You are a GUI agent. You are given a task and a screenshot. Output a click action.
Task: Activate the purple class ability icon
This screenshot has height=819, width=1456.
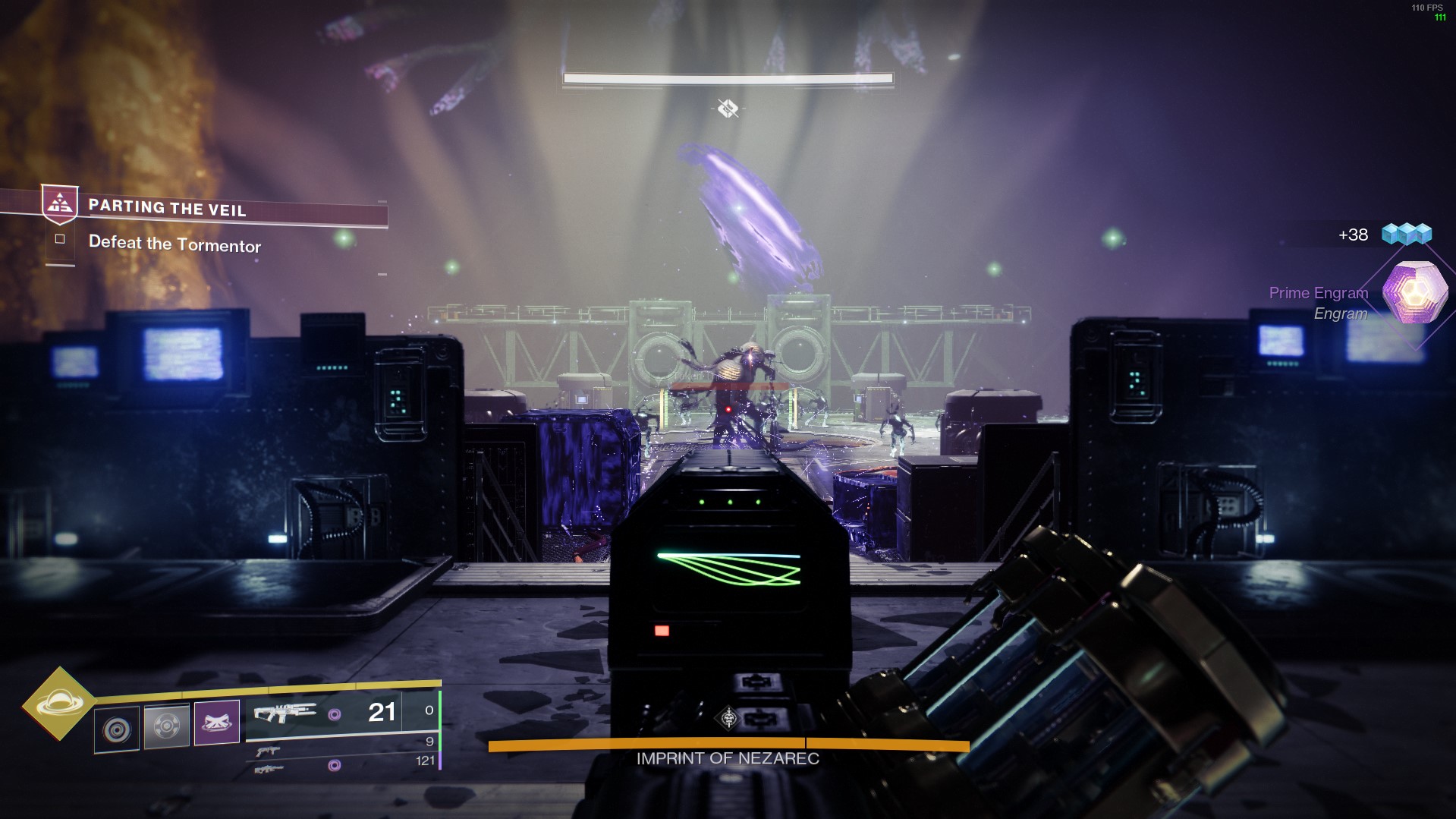[x=216, y=722]
